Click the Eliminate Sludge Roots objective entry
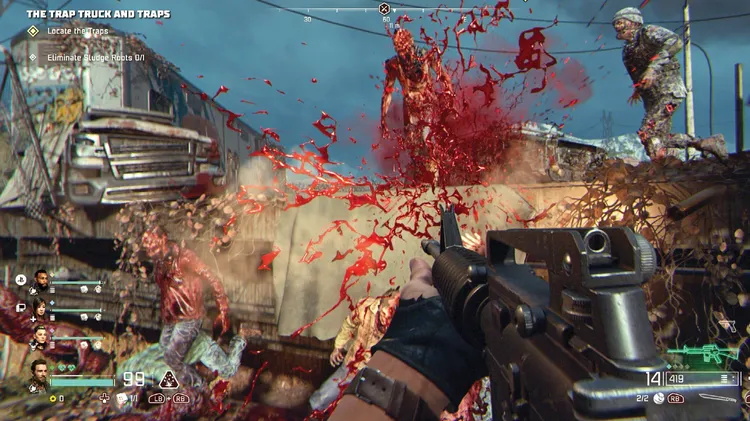 (x=92, y=56)
